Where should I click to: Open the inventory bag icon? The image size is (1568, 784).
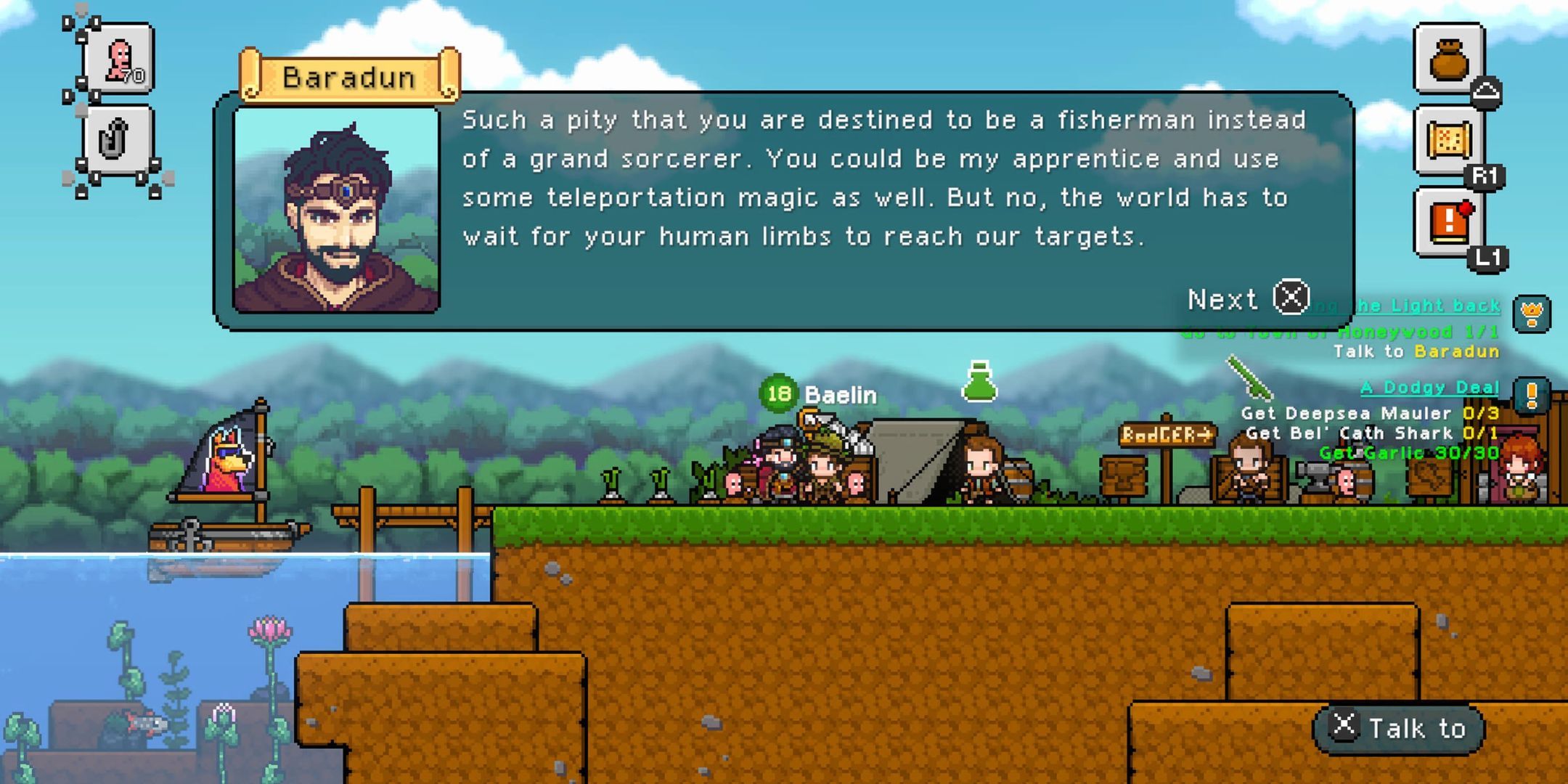1450,58
